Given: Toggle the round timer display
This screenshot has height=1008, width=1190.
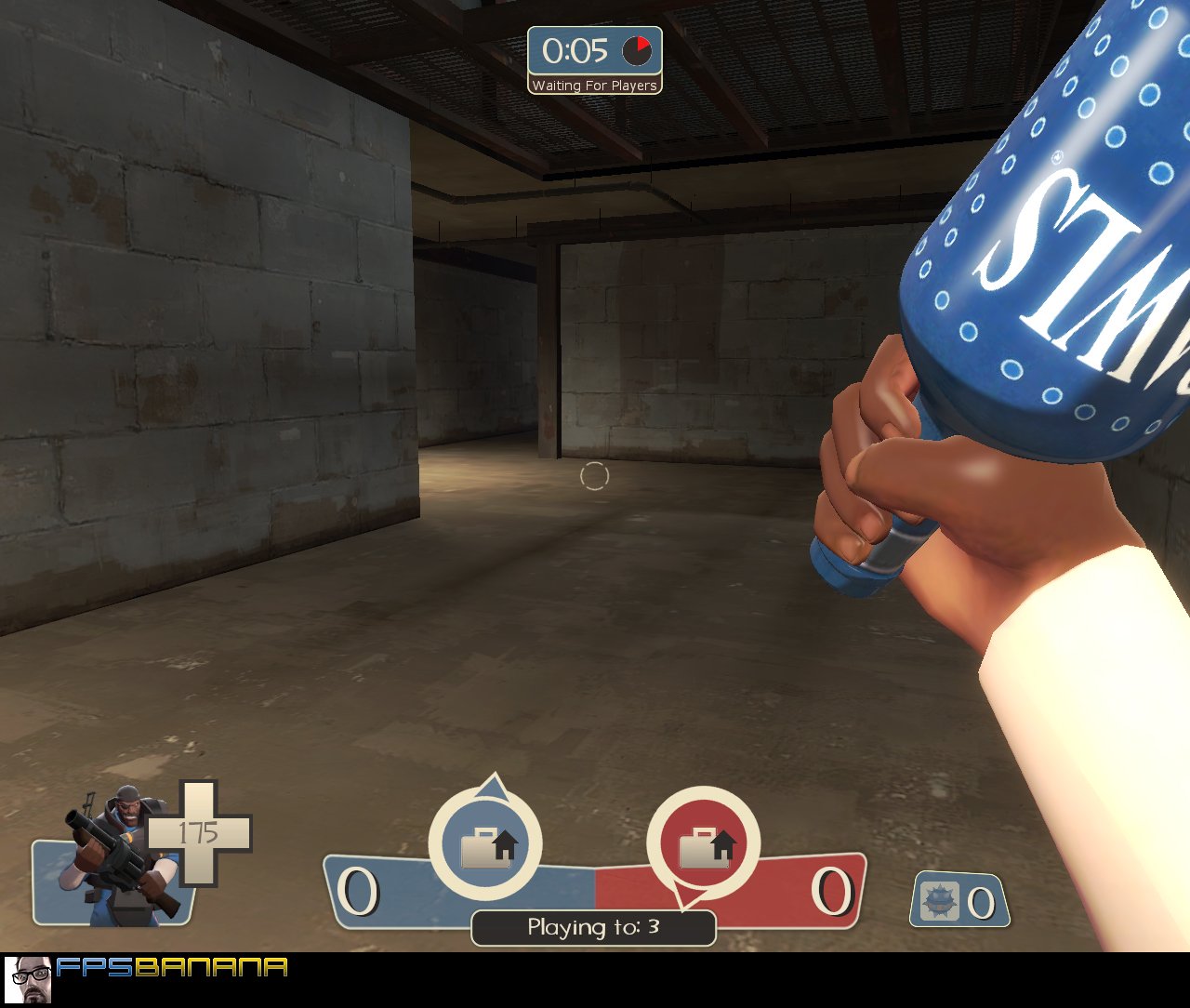Looking at the screenshot, I should 595,52.
